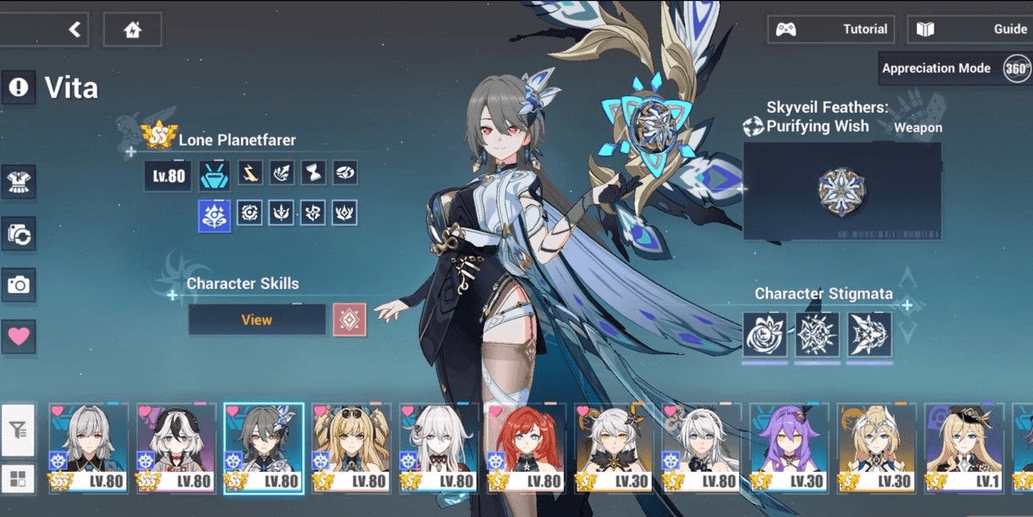Viewport: 1033px width, 517px height.
Task: Switch to grid view layout
Action: tap(19, 477)
